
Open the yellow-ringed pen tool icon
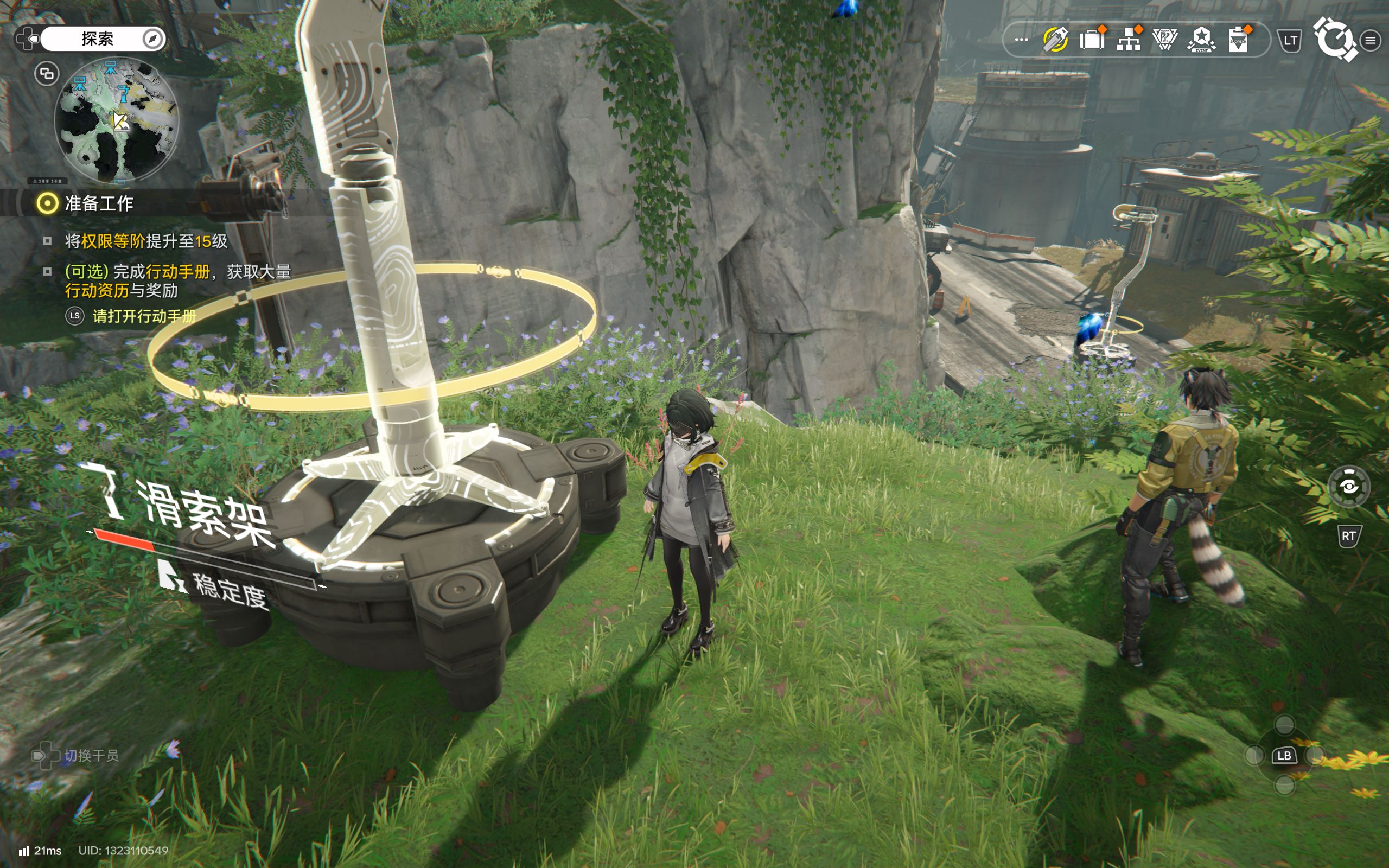pos(1055,40)
